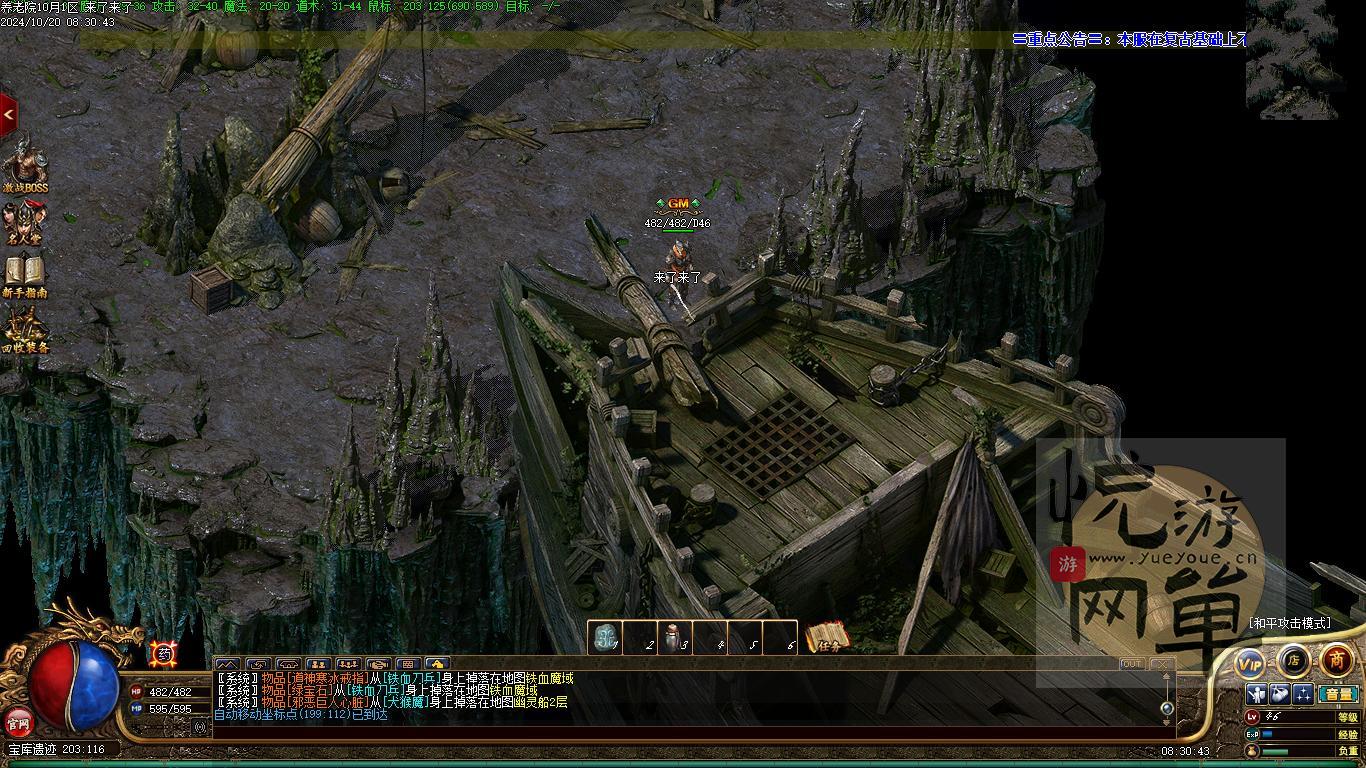Open the 激战BOSS boss battle menu
Viewport: 1366px width, 768px height.
pos(25,165)
